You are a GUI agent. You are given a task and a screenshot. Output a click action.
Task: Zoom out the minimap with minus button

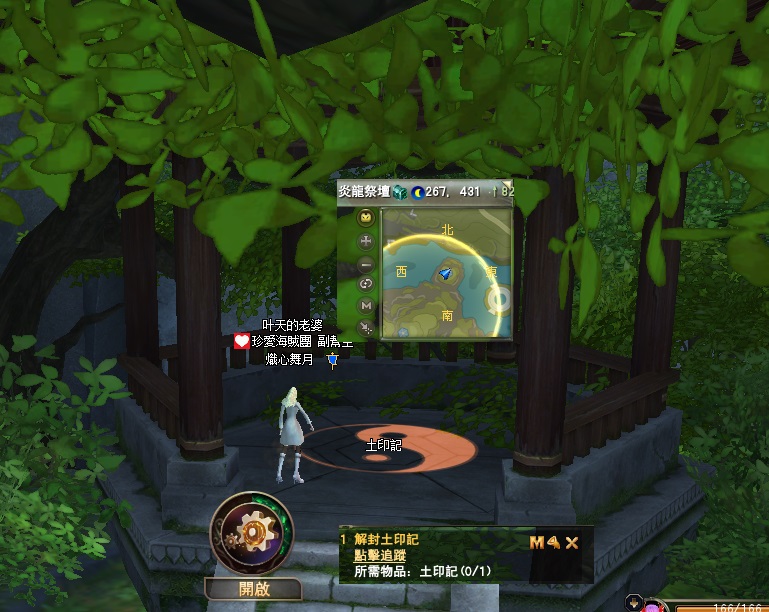coord(366,263)
